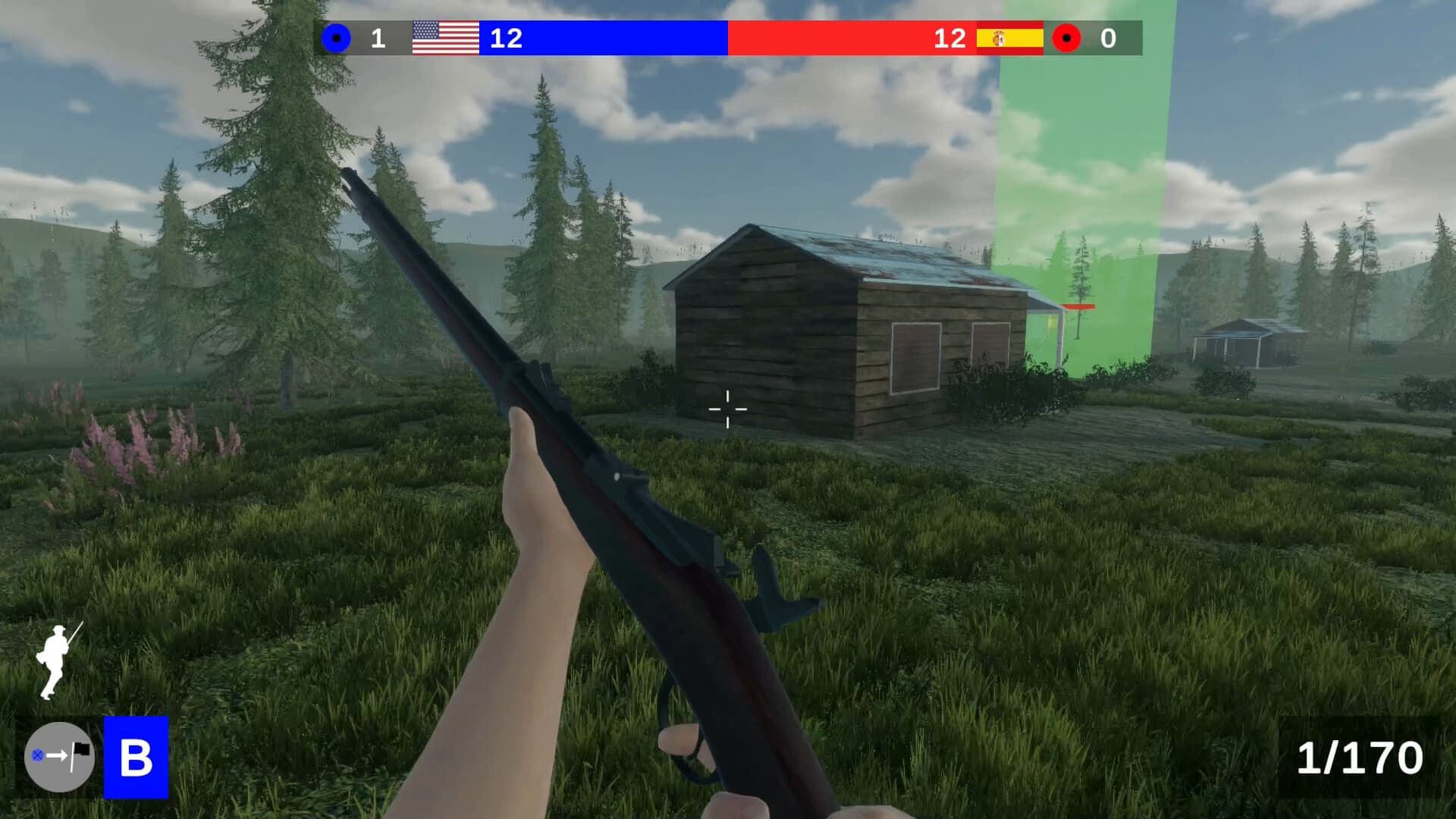1456x819 pixels.
Task: Click the blue B objective marker
Action: (135, 755)
